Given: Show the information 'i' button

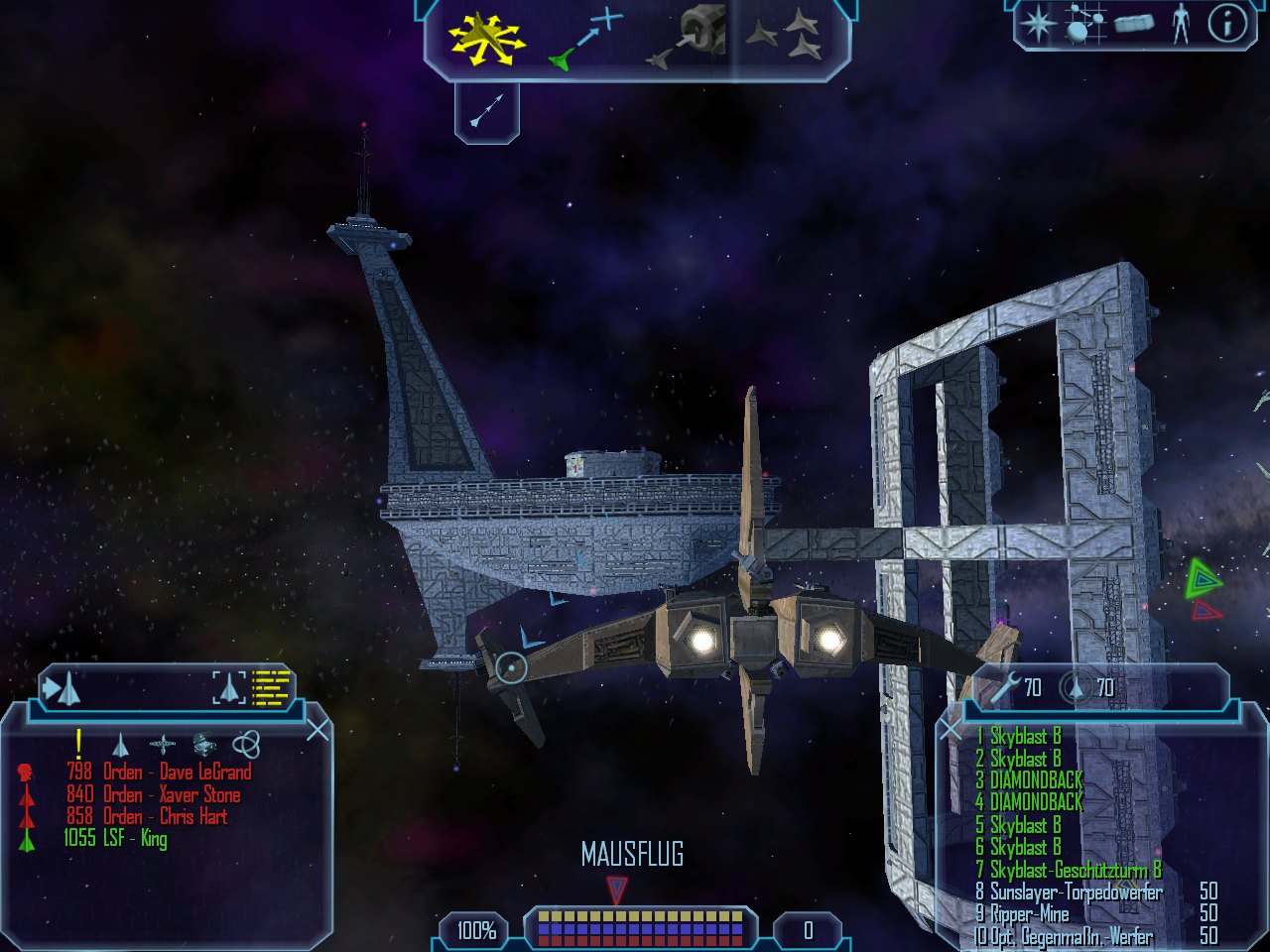Looking at the screenshot, I should (x=1225, y=23).
